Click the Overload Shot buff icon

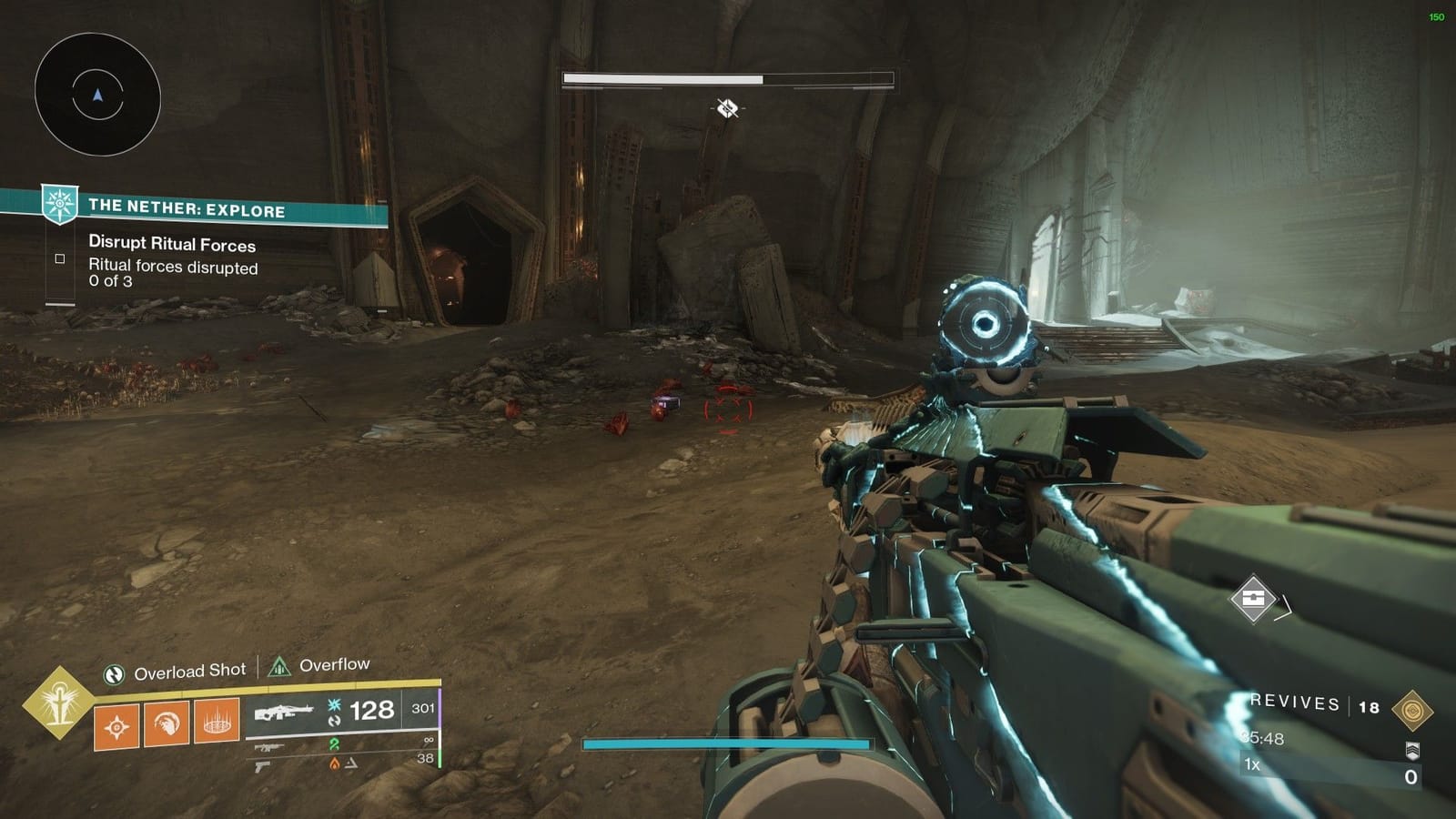pyautogui.click(x=114, y=670)
